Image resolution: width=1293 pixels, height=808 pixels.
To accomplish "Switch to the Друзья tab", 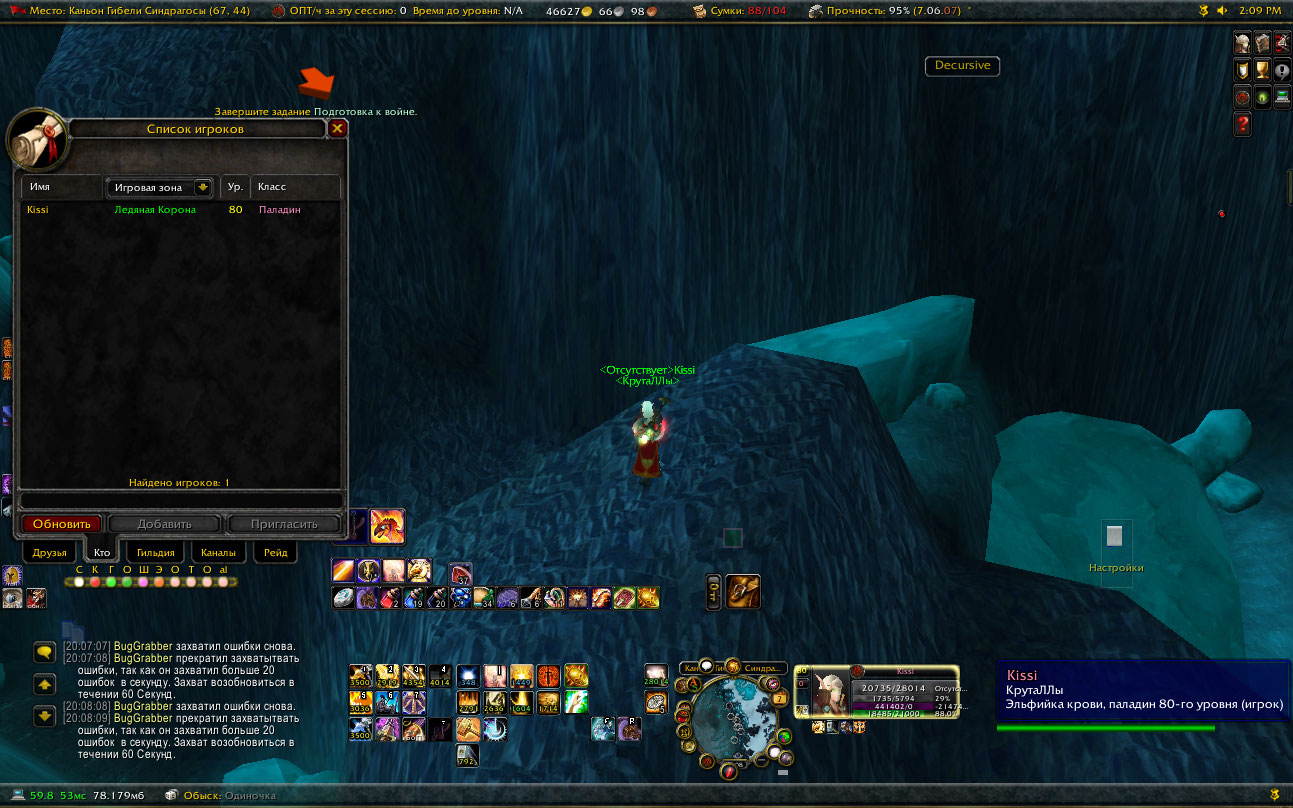I will tap(49, 552).
